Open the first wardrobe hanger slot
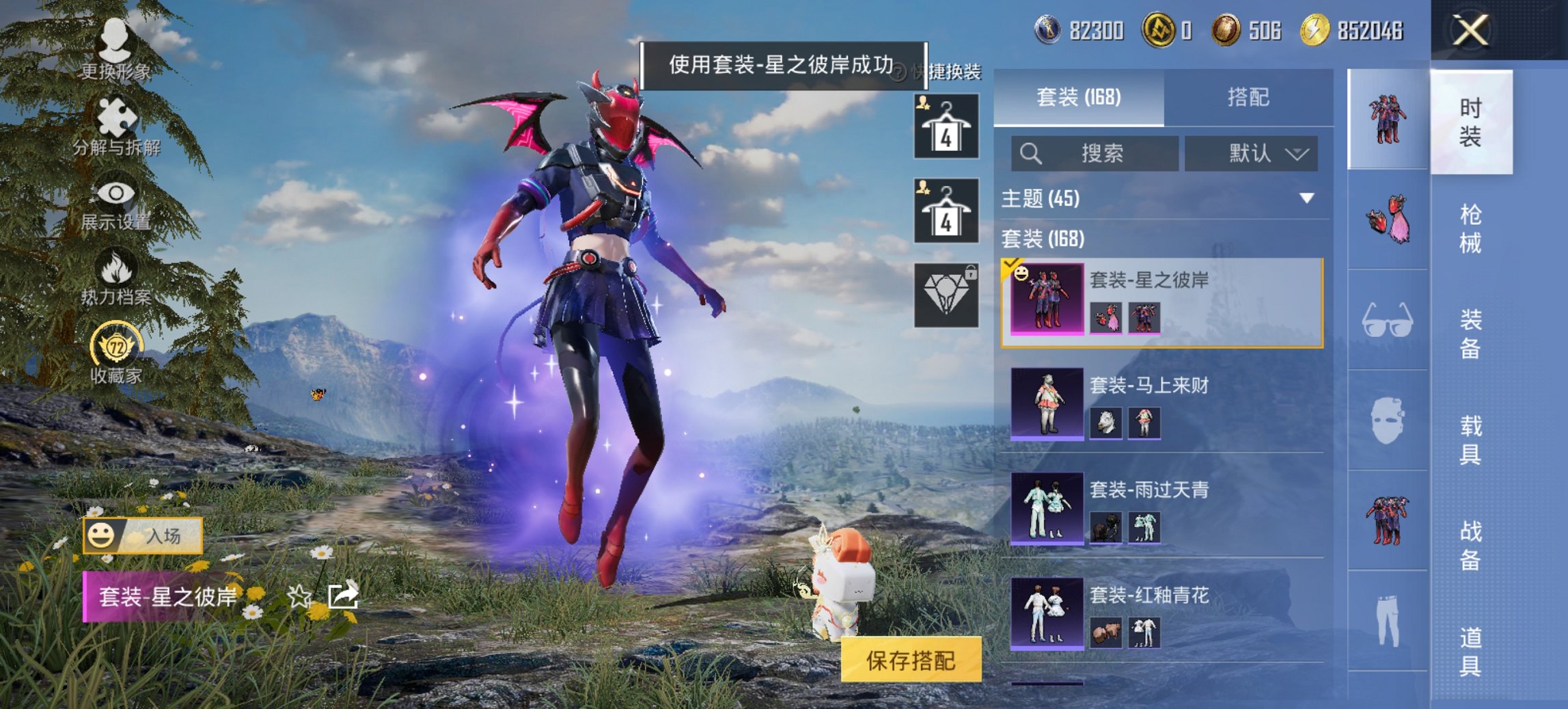Screen dimensions: 1568x709 pyautogui.click(x=947, y=128)
